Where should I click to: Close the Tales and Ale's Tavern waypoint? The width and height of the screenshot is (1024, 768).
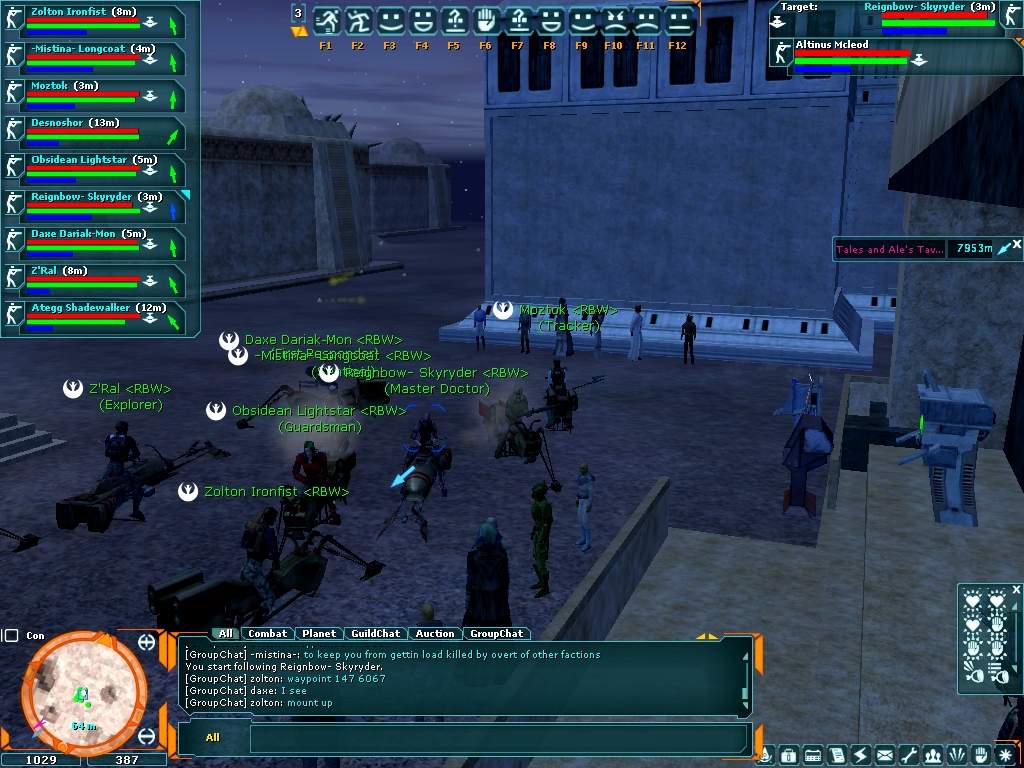tap(1017, 243)
